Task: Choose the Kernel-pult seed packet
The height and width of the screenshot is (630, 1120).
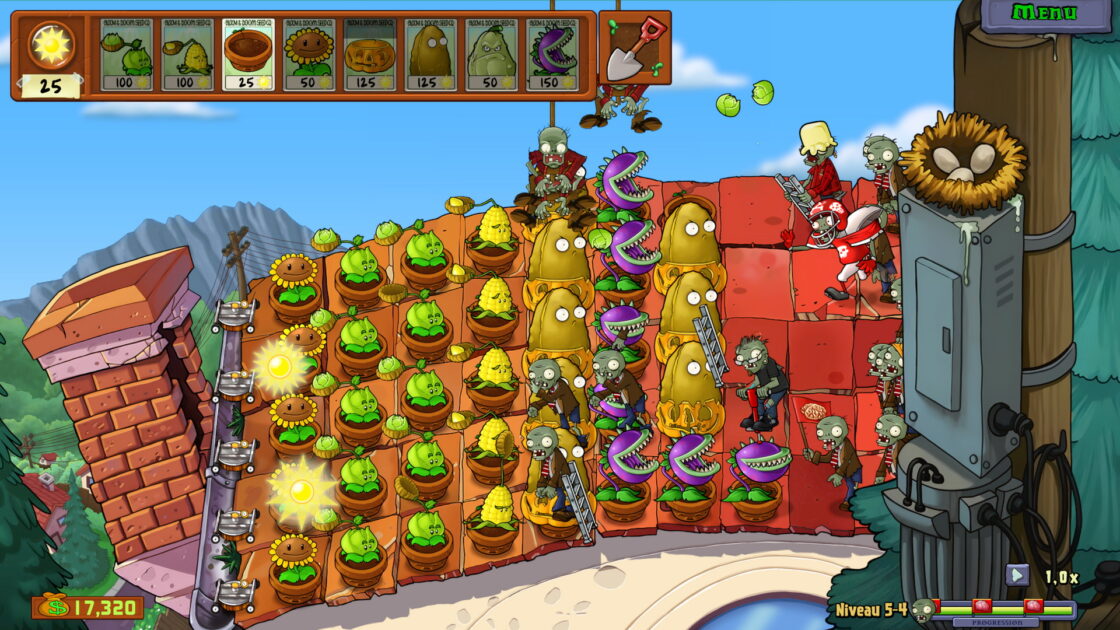Action: 188,55
